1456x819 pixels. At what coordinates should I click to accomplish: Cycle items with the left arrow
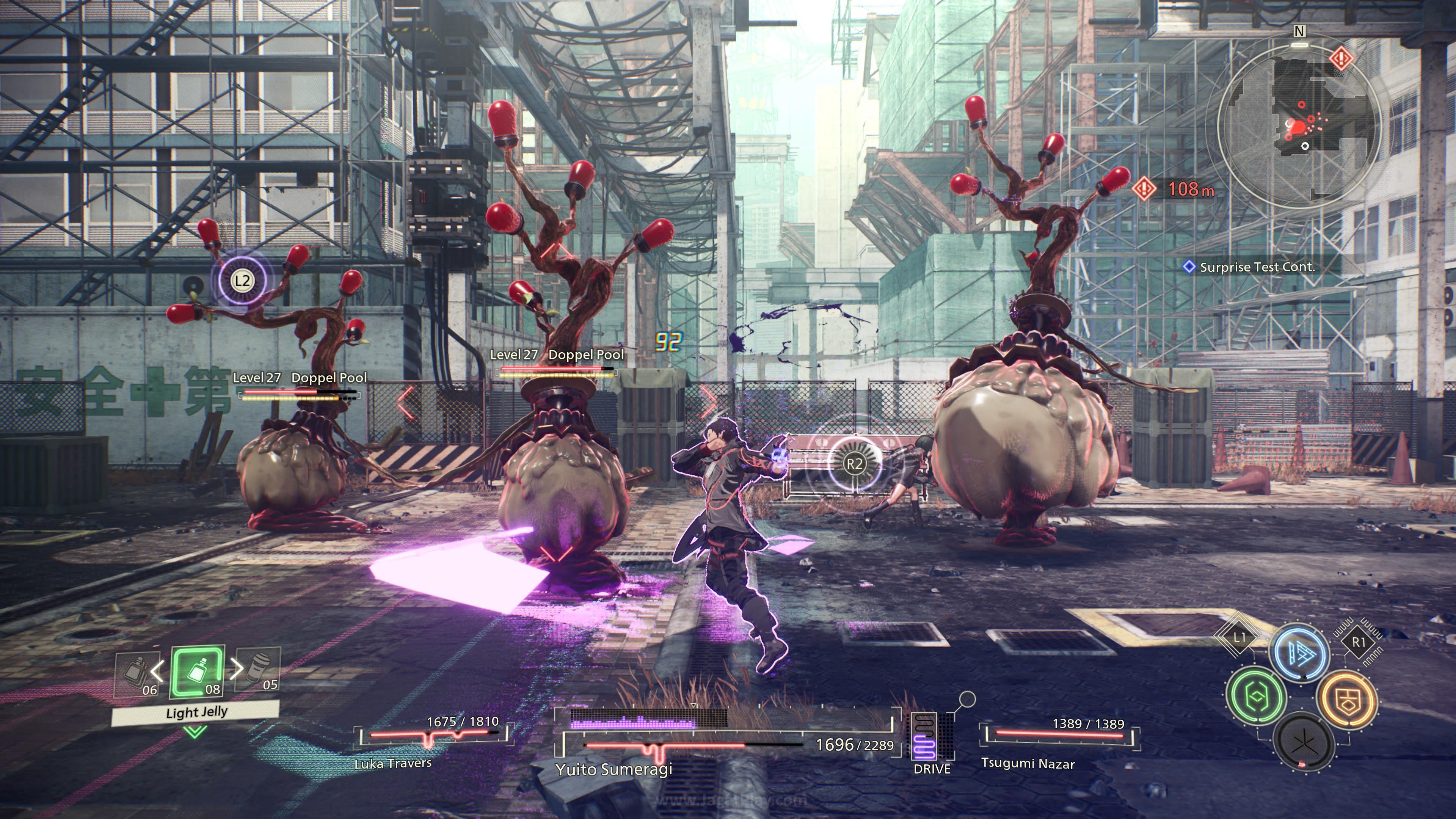[x=158, y=670]
